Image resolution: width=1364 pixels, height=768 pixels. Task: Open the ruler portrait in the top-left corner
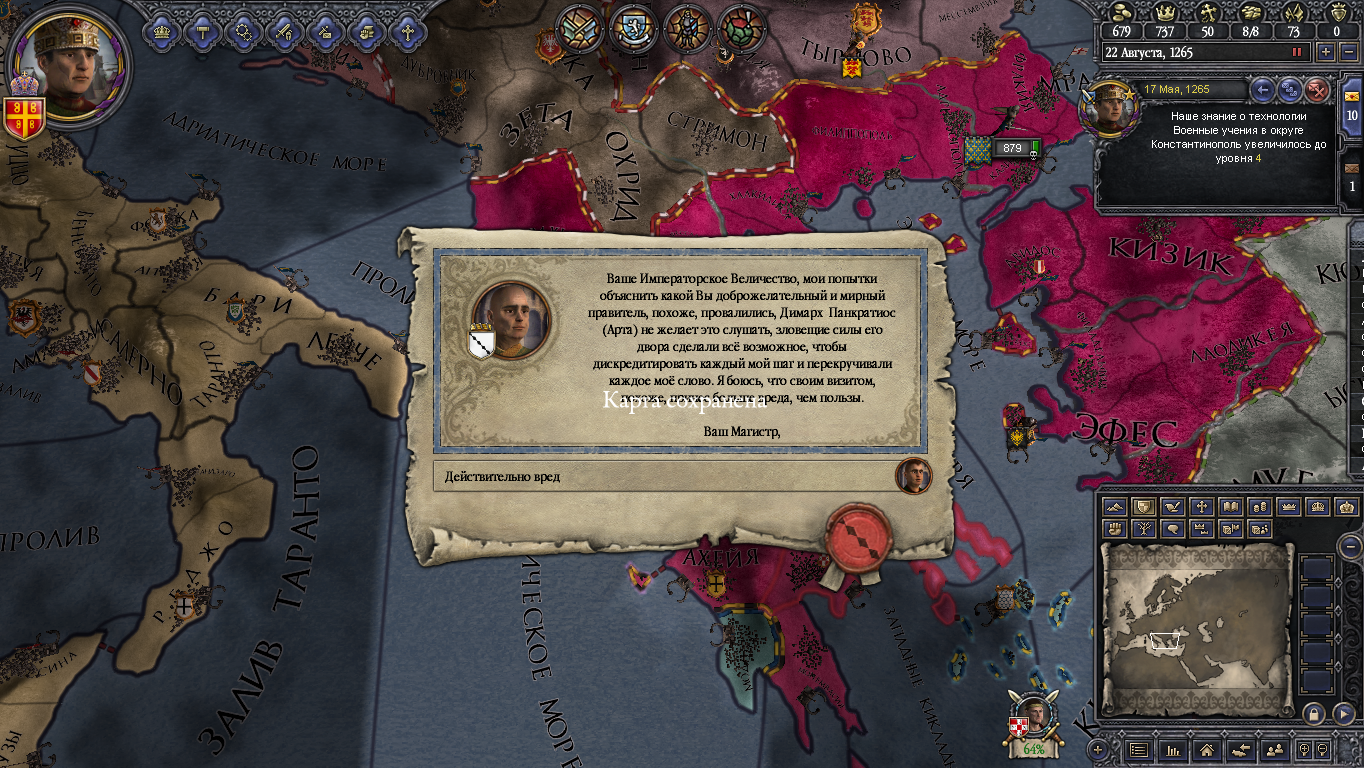pos(68,67)
